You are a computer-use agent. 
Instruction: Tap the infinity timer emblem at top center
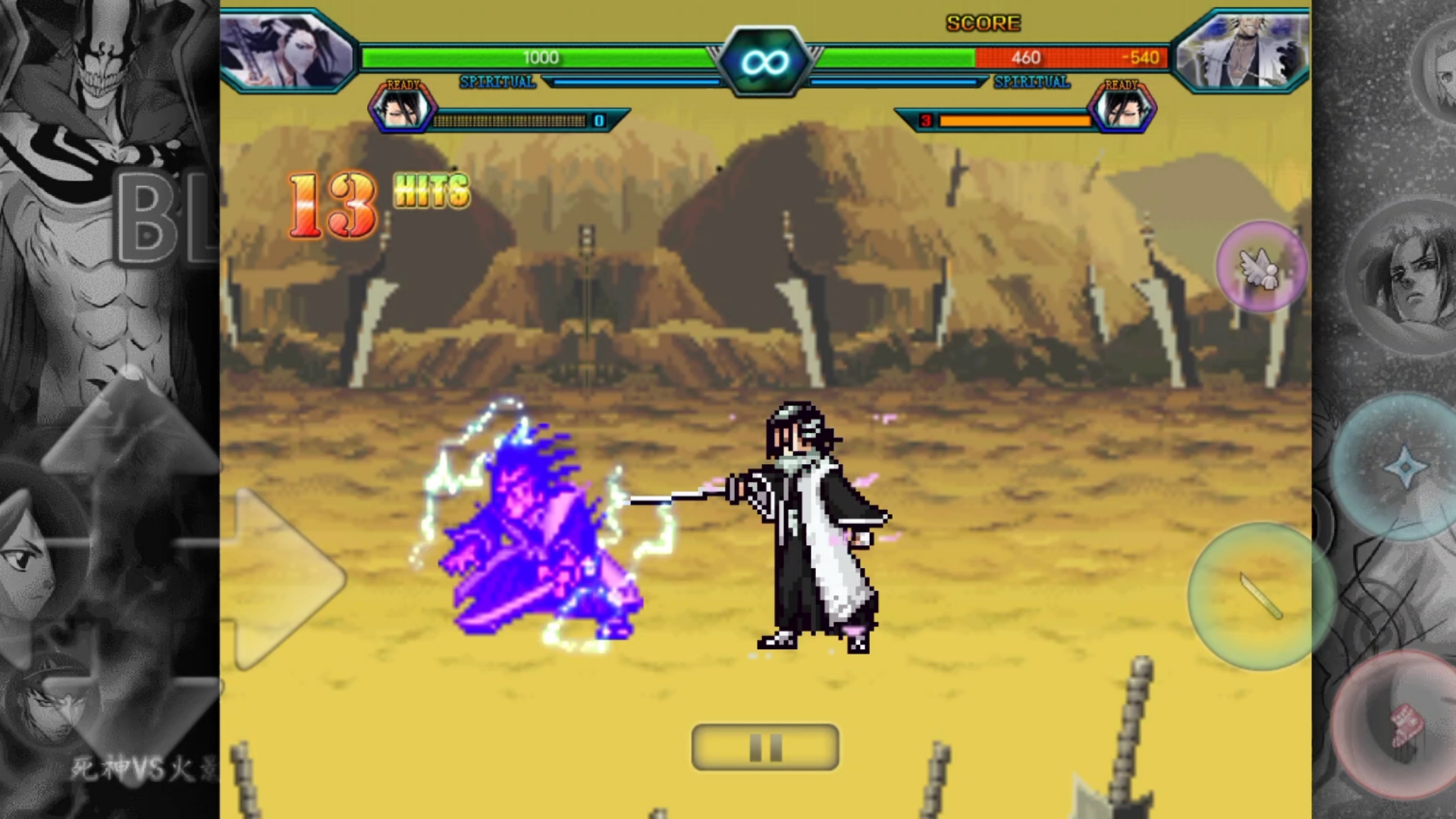[x=765, y=61]
